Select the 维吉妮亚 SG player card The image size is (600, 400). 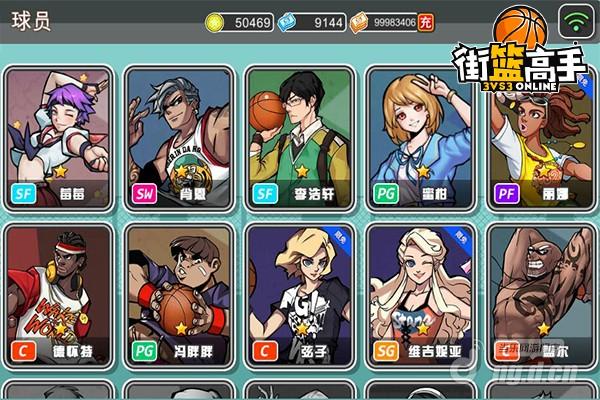coord(420,295)
